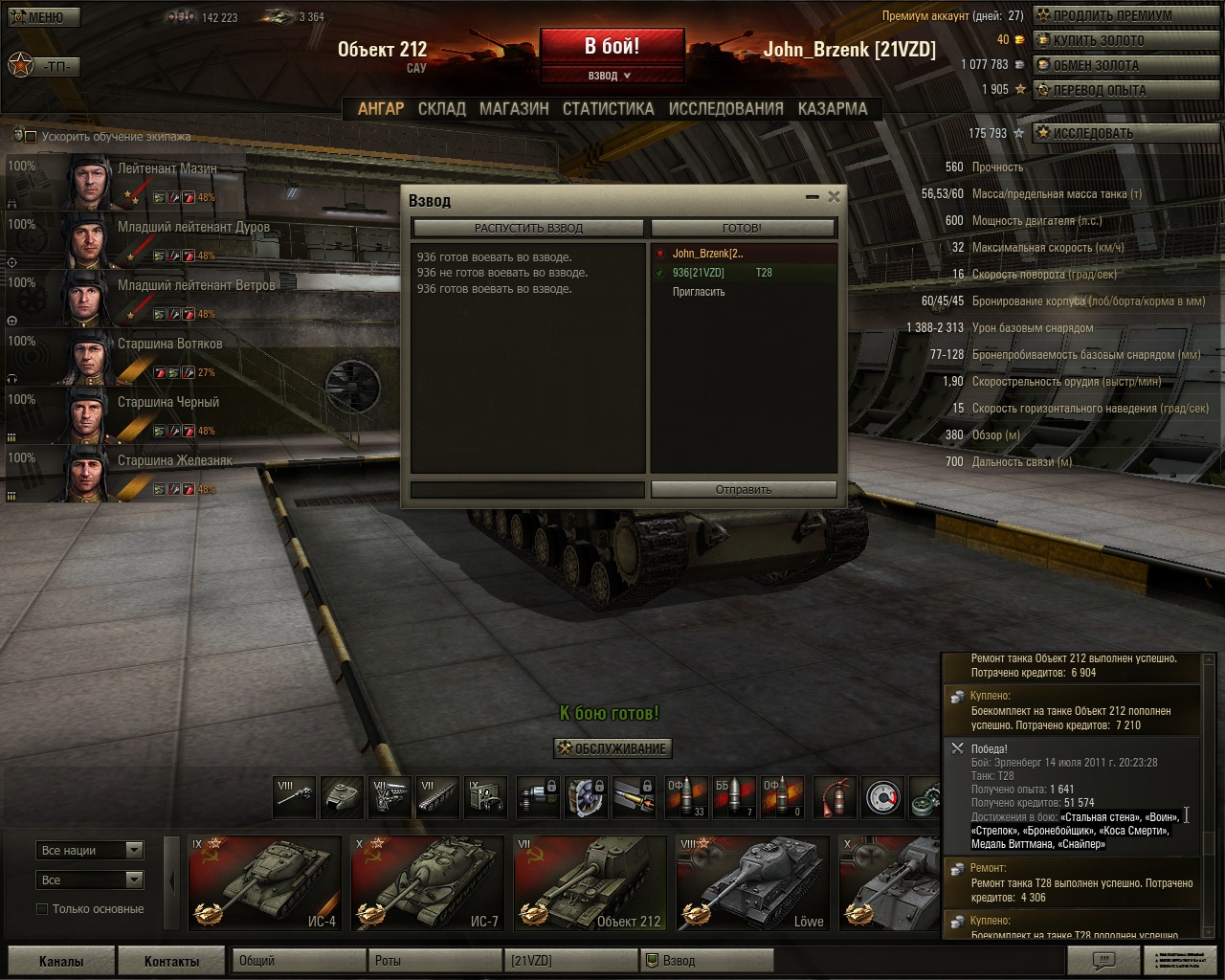This screenshot has width=1225, height=980.
Task: Invite a player via Пригласить
Action: click(699, 292)
